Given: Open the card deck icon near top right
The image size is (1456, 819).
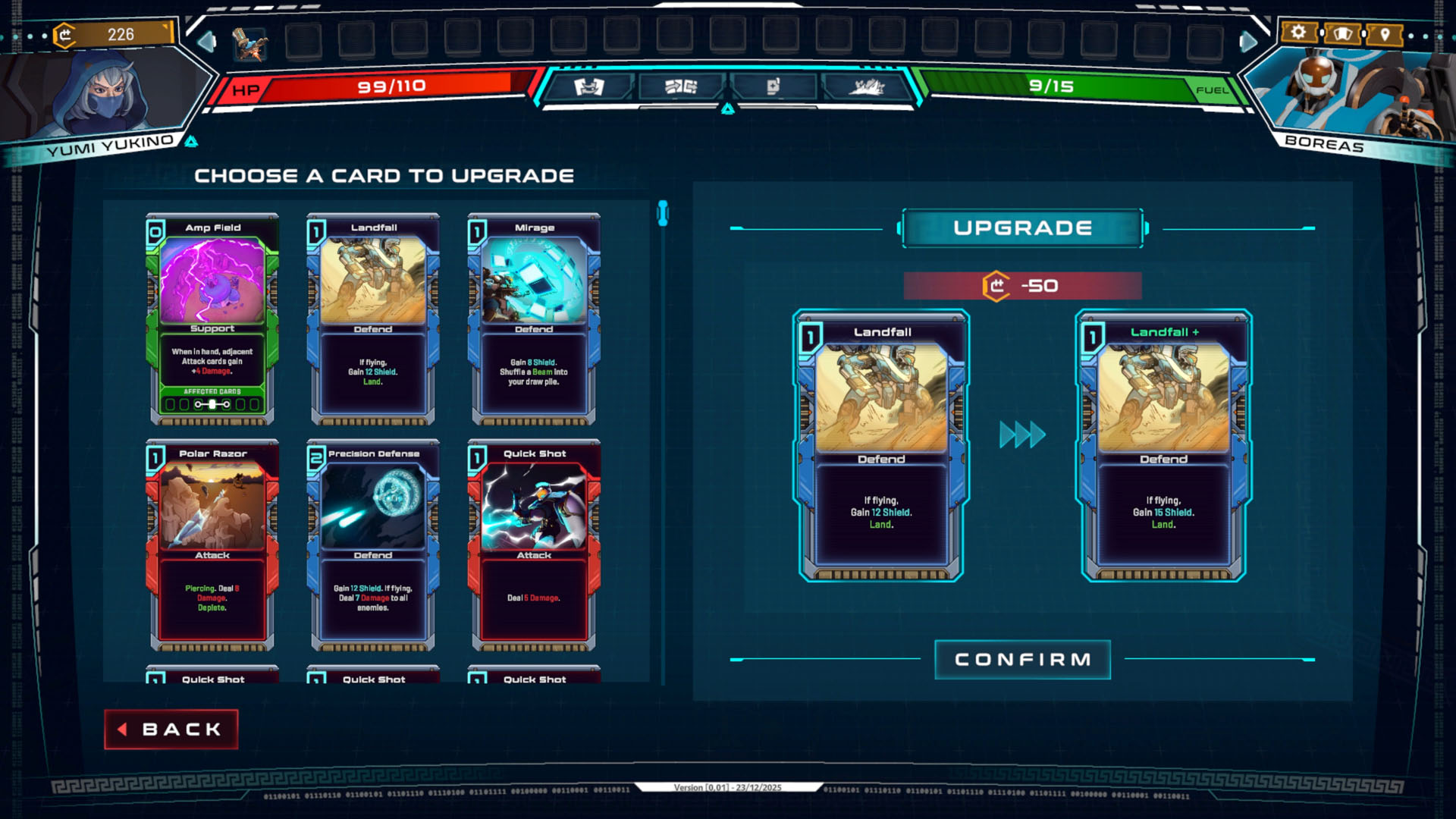Looking at the screenshot, I should click(x=1343, y=33).
